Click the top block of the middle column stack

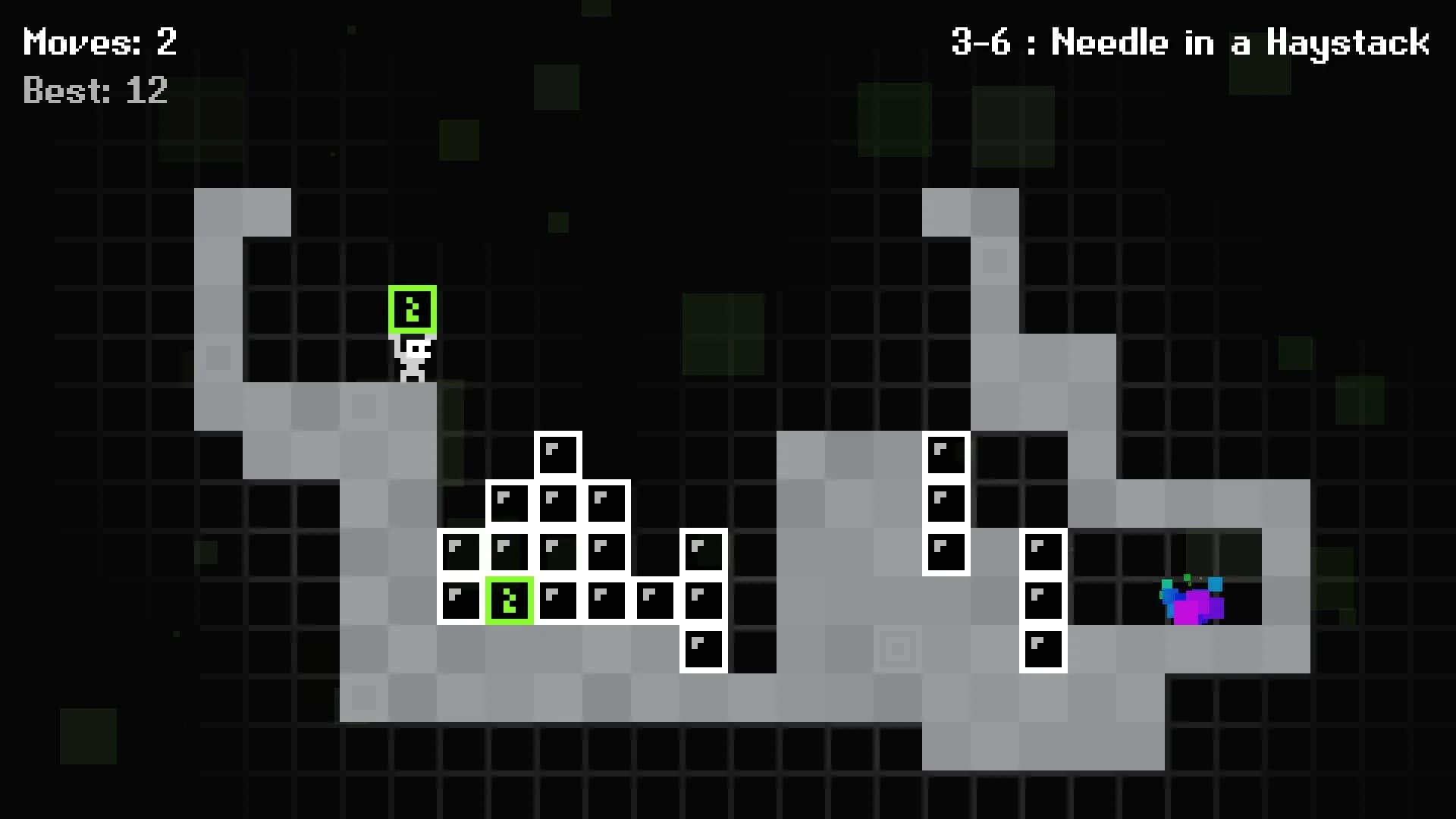click(x=945, y=455)
